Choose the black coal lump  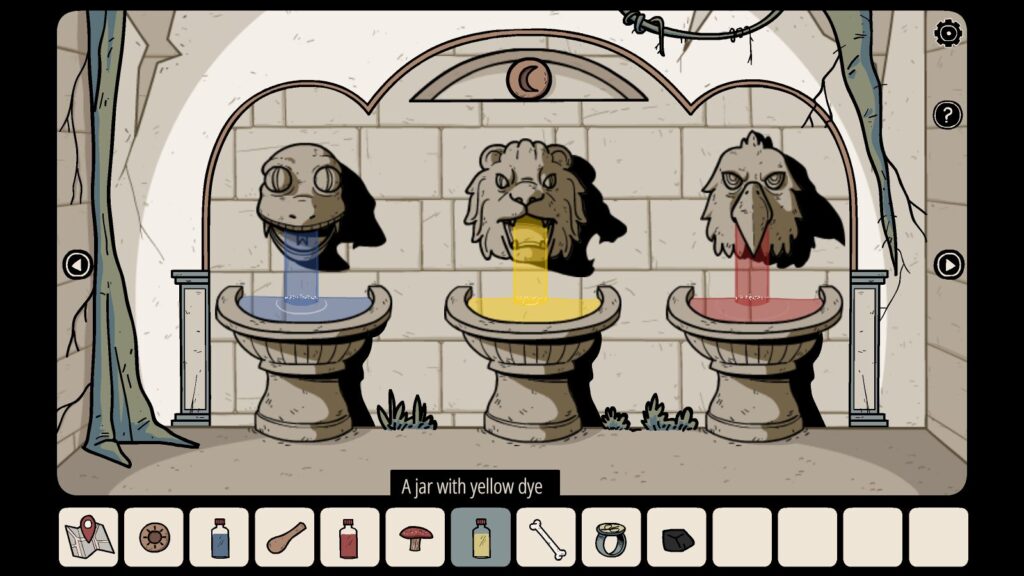[x=677, y=537]
